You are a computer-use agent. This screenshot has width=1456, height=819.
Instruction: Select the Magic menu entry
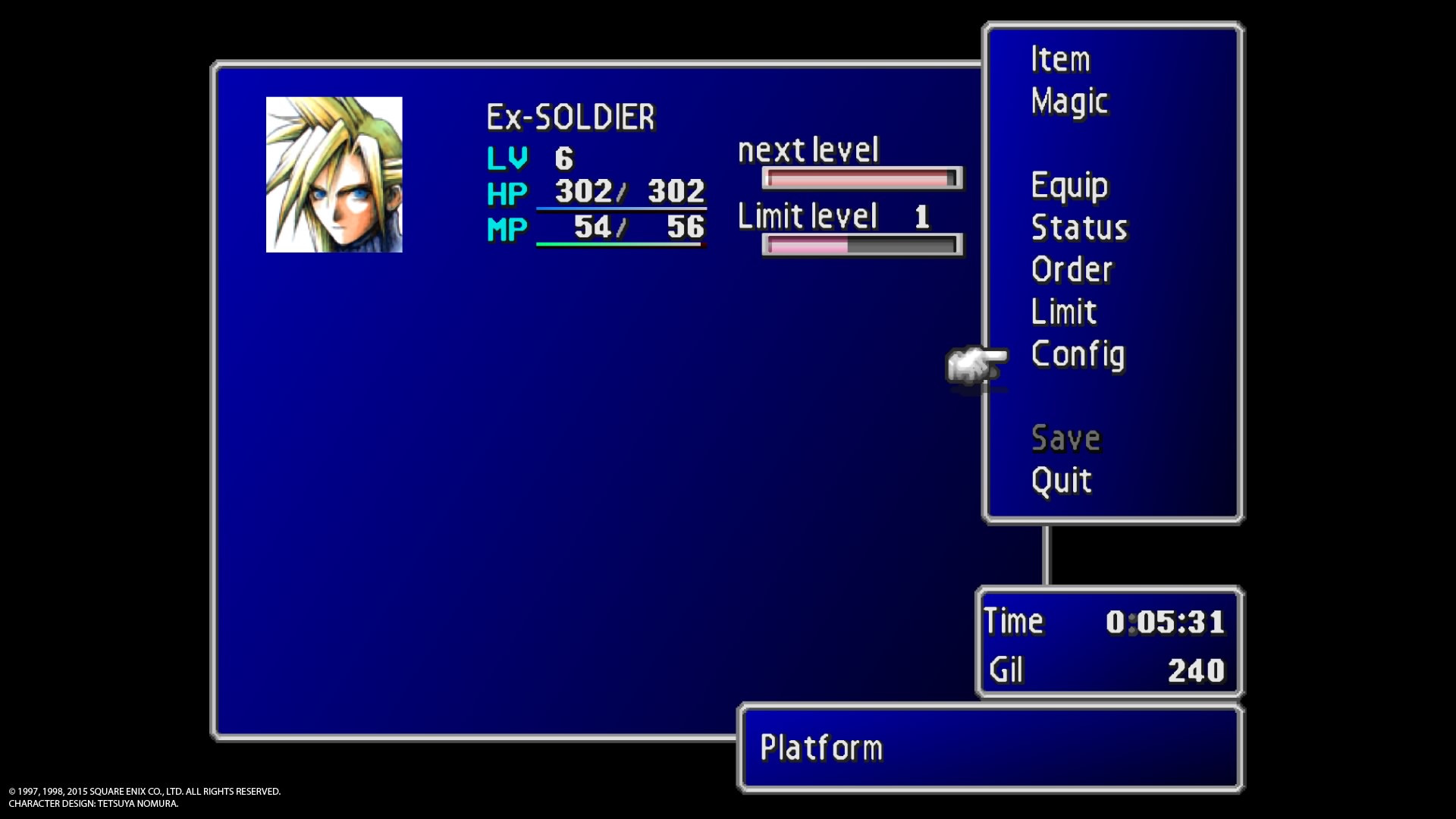(x=1069, y=102)
